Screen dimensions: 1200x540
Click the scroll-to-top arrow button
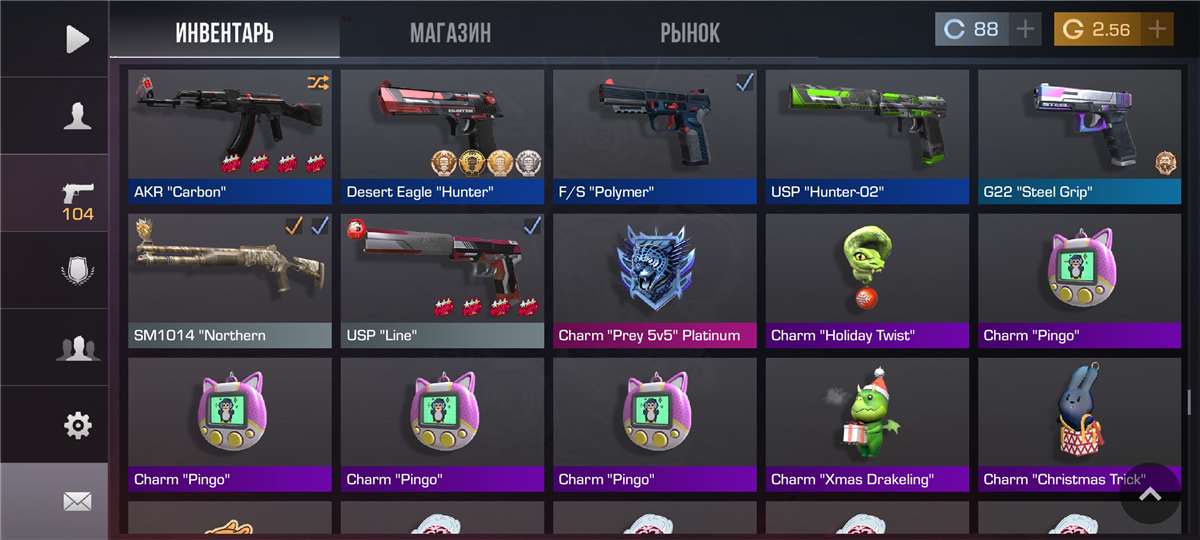(1150, 493)
